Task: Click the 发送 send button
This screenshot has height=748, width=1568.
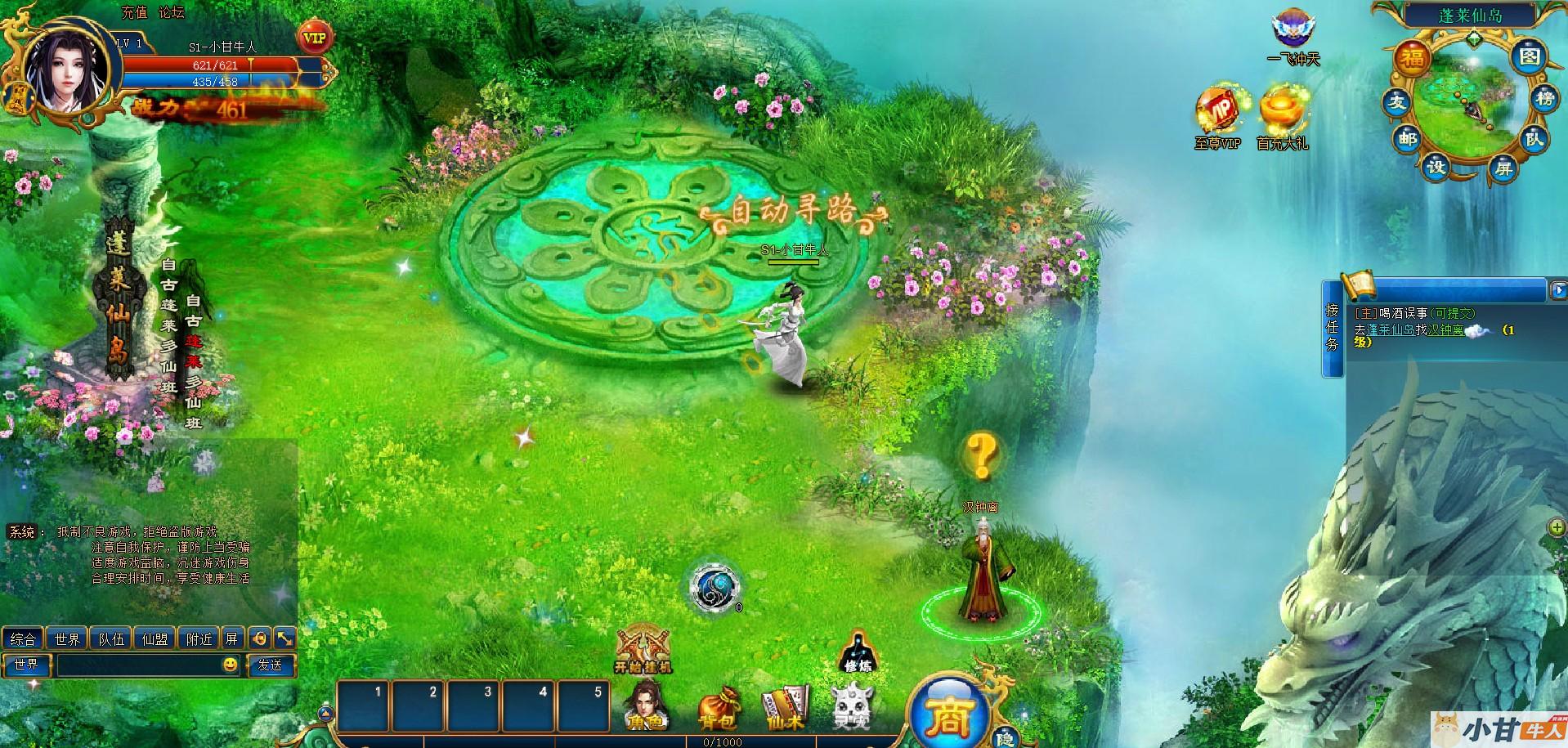Action: tap(270, 665)
